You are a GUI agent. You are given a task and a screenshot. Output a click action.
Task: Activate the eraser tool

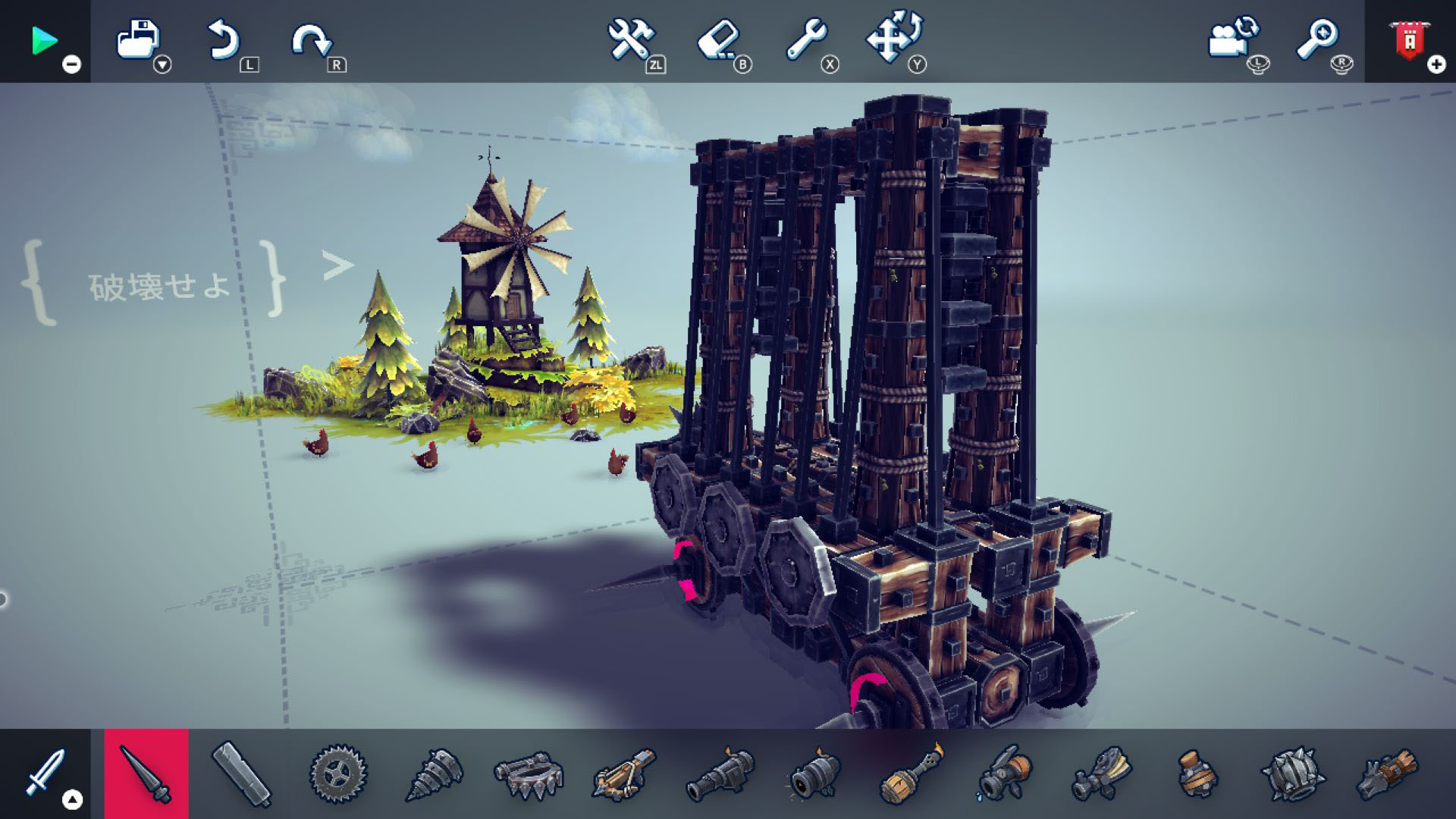(x=717, y=39)
